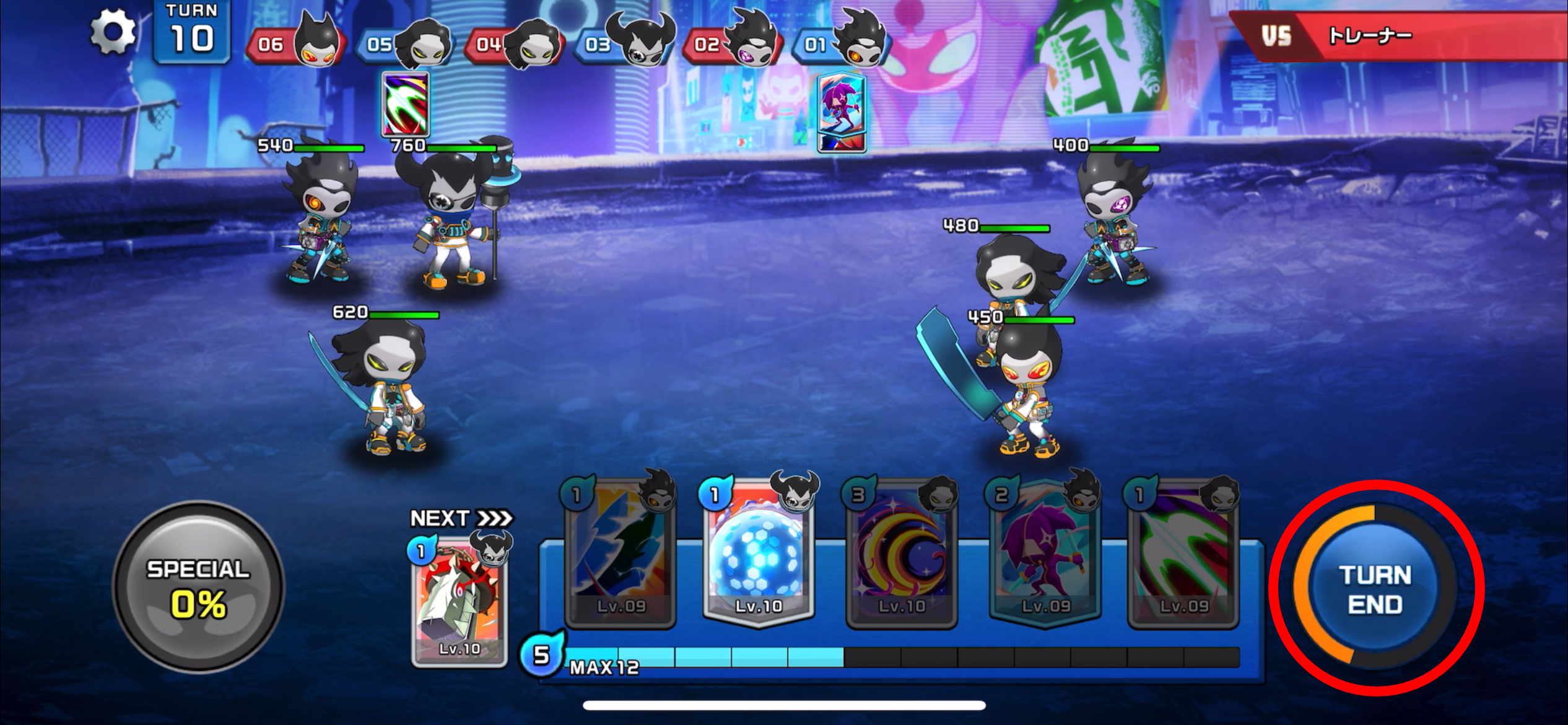Activate the SPECIAL gauge button

pos(198,586)
